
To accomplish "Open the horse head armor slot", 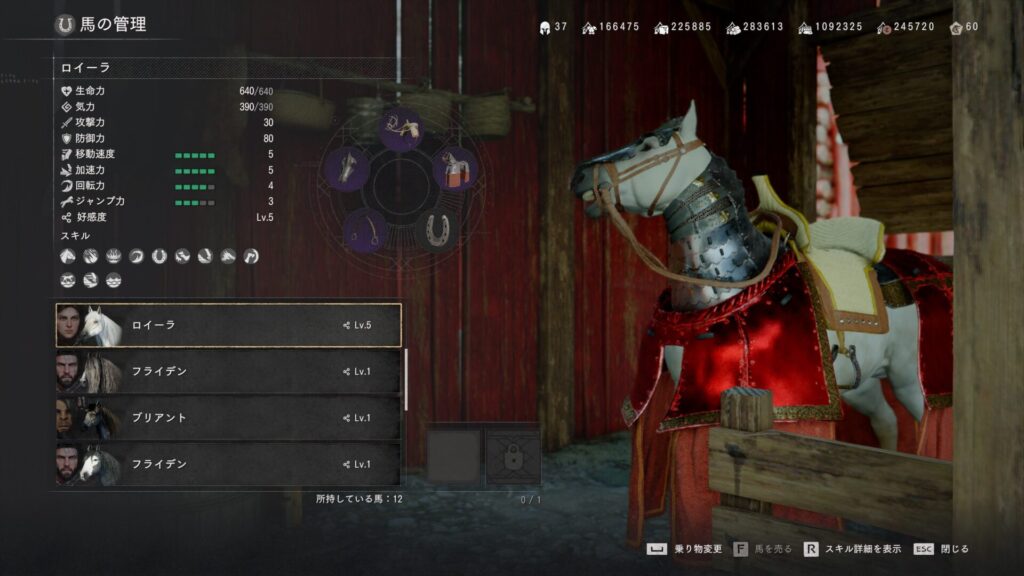I will point(347,167).
